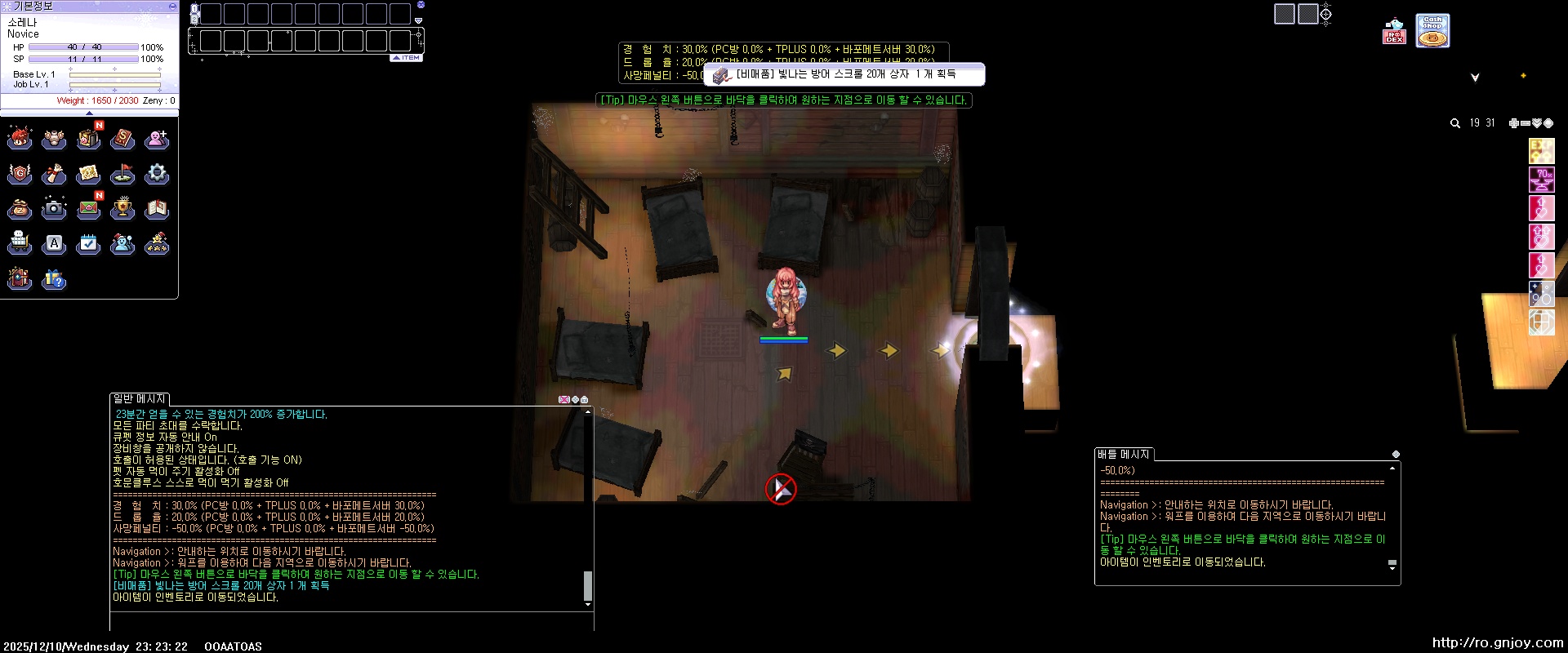Open the RODEX mail icon
The height and width of the screenshot is (653, 1568).
(x=1394, y=33)
